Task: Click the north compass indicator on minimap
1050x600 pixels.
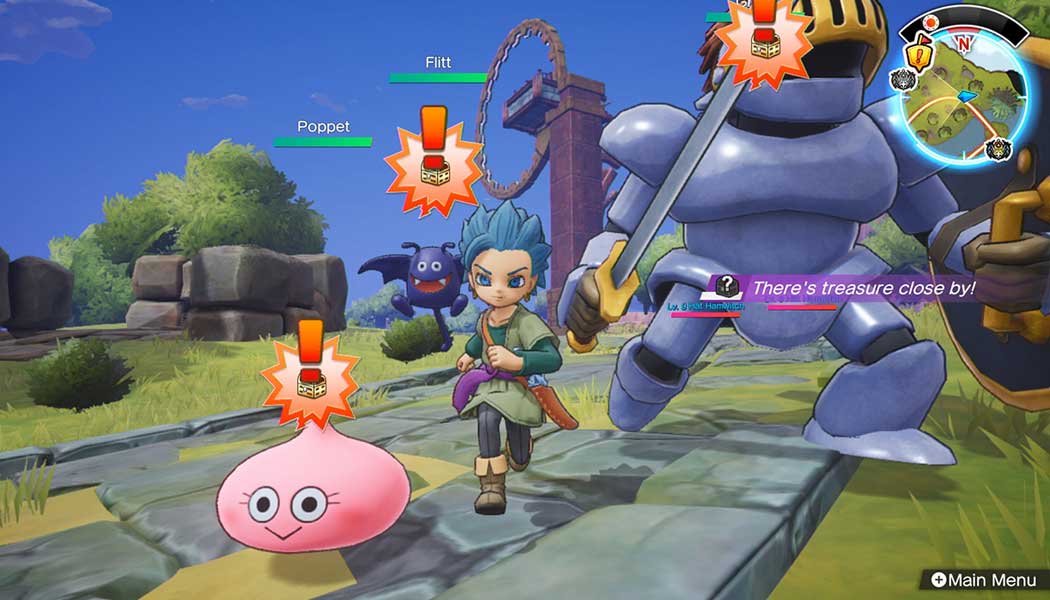Action: pos(963,42)
